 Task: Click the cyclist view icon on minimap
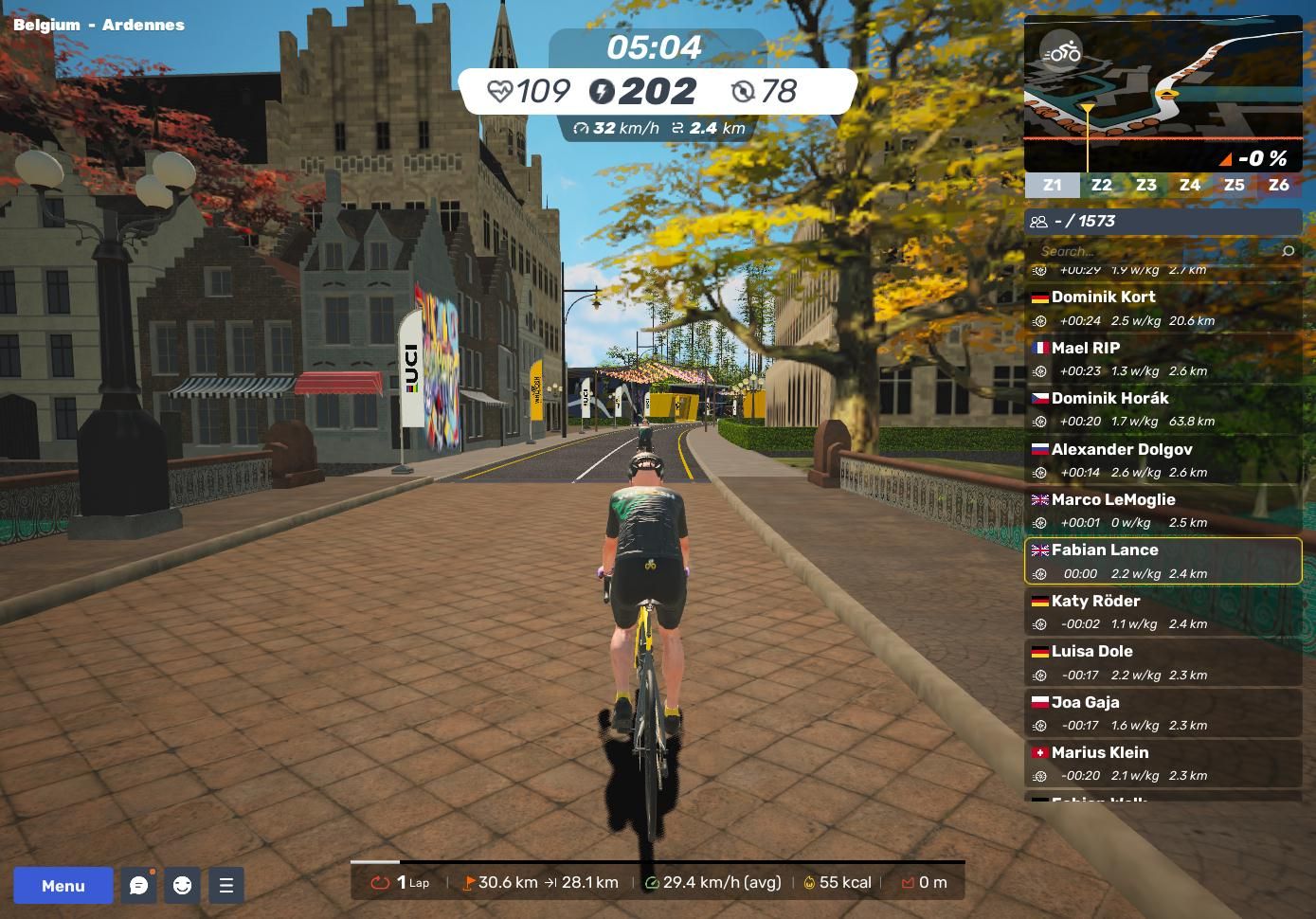coord(1060,53)
